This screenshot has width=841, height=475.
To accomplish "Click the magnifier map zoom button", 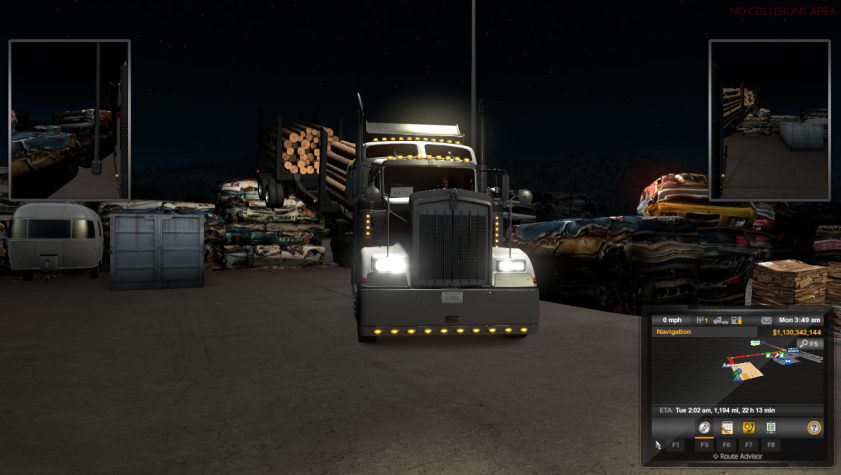I will 803,344.
